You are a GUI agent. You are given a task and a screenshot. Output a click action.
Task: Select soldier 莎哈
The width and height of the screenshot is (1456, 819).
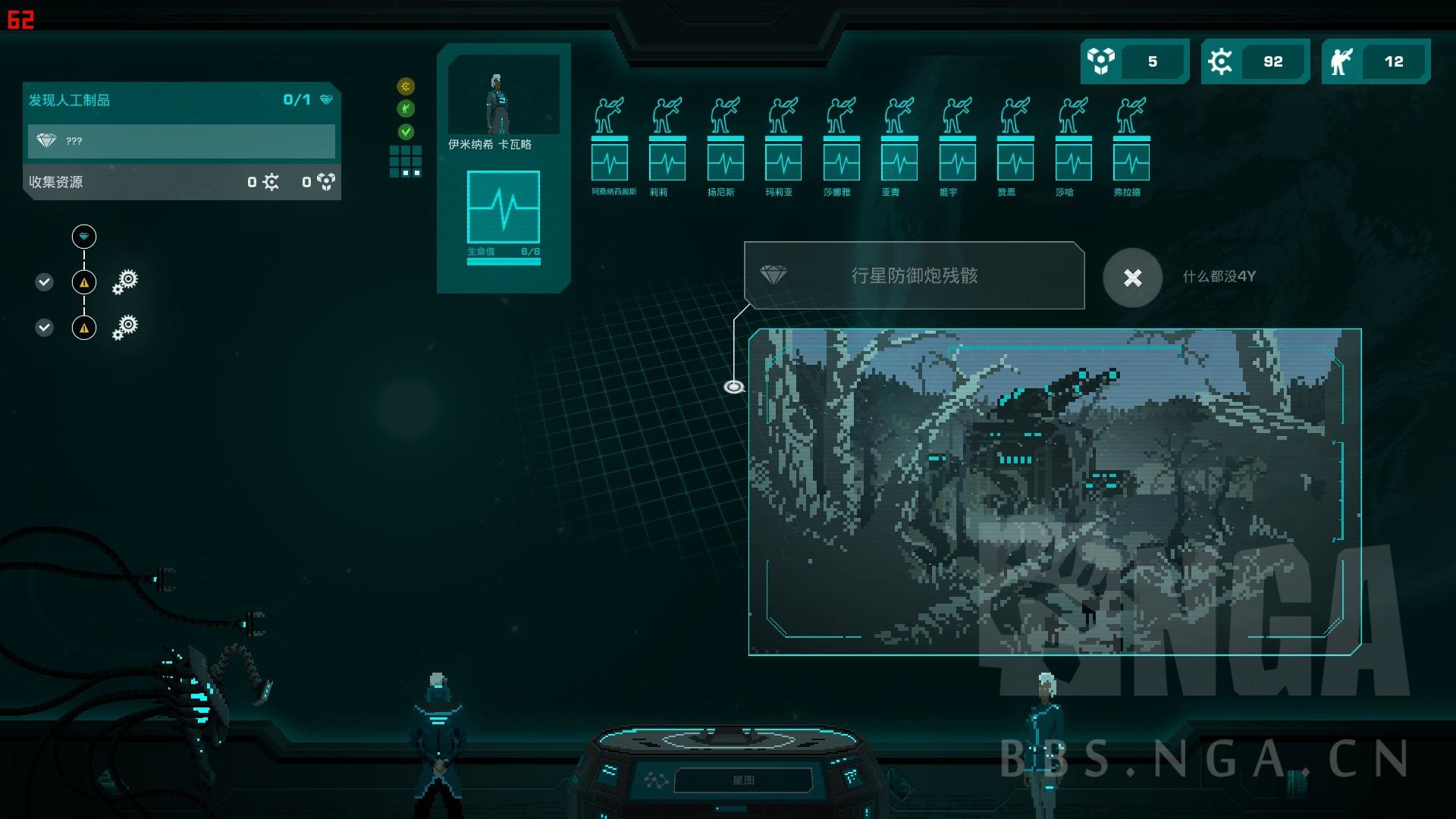pos(1074,145)
